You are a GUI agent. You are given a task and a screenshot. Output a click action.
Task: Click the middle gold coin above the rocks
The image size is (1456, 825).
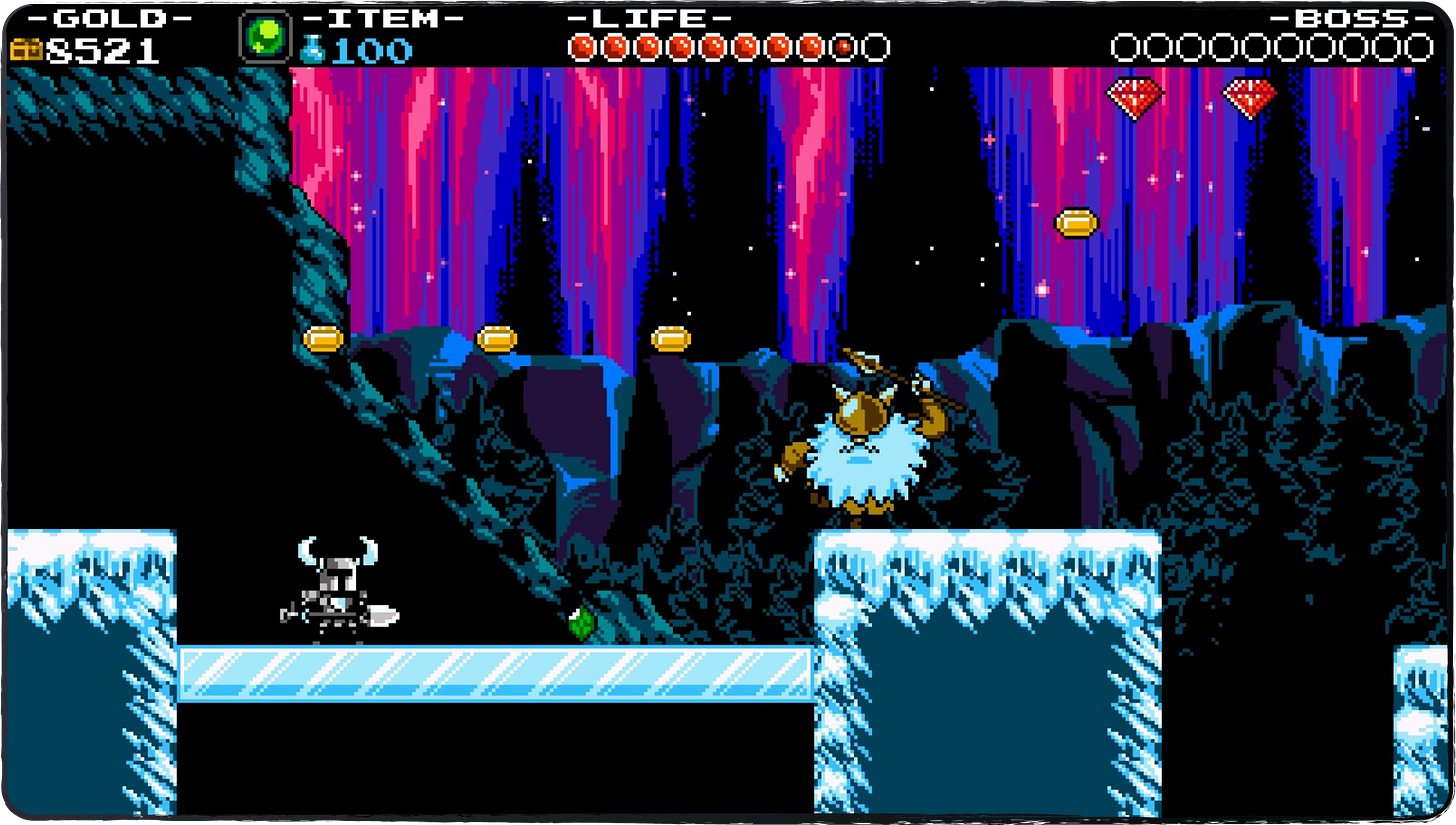tap(497, 338)
